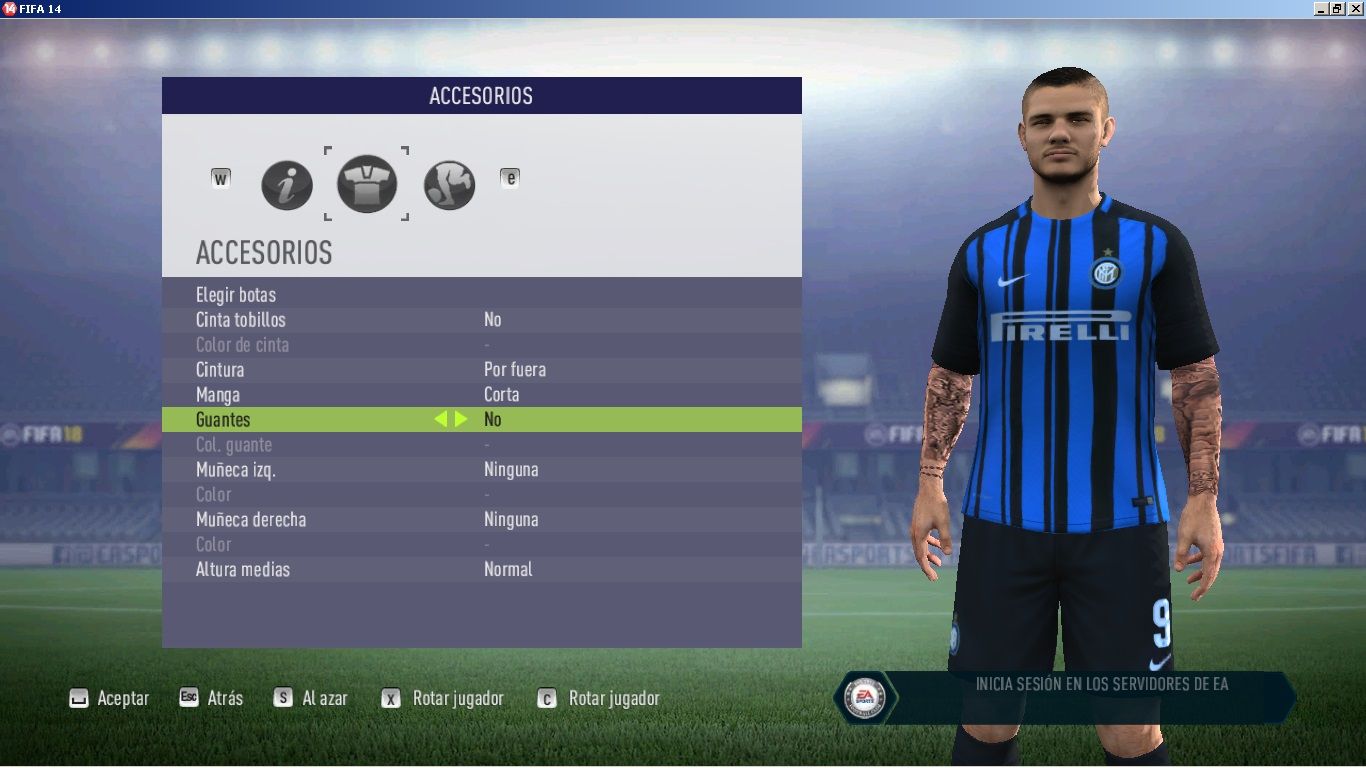Click the Aceptar button
Screen dimensions: 1366x768
click(x=109, y=698)
